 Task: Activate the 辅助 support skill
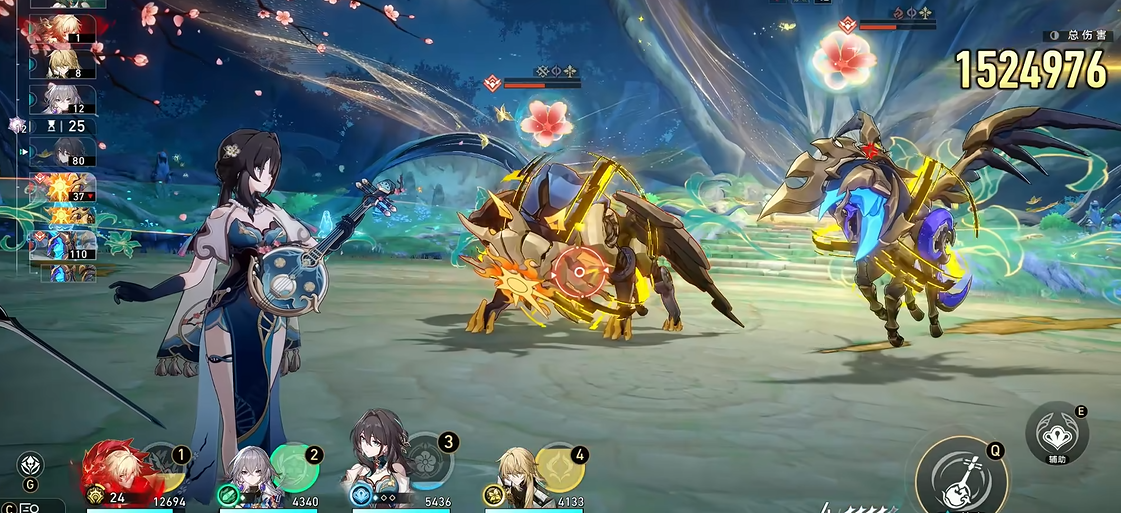(x=1057, y=433)
